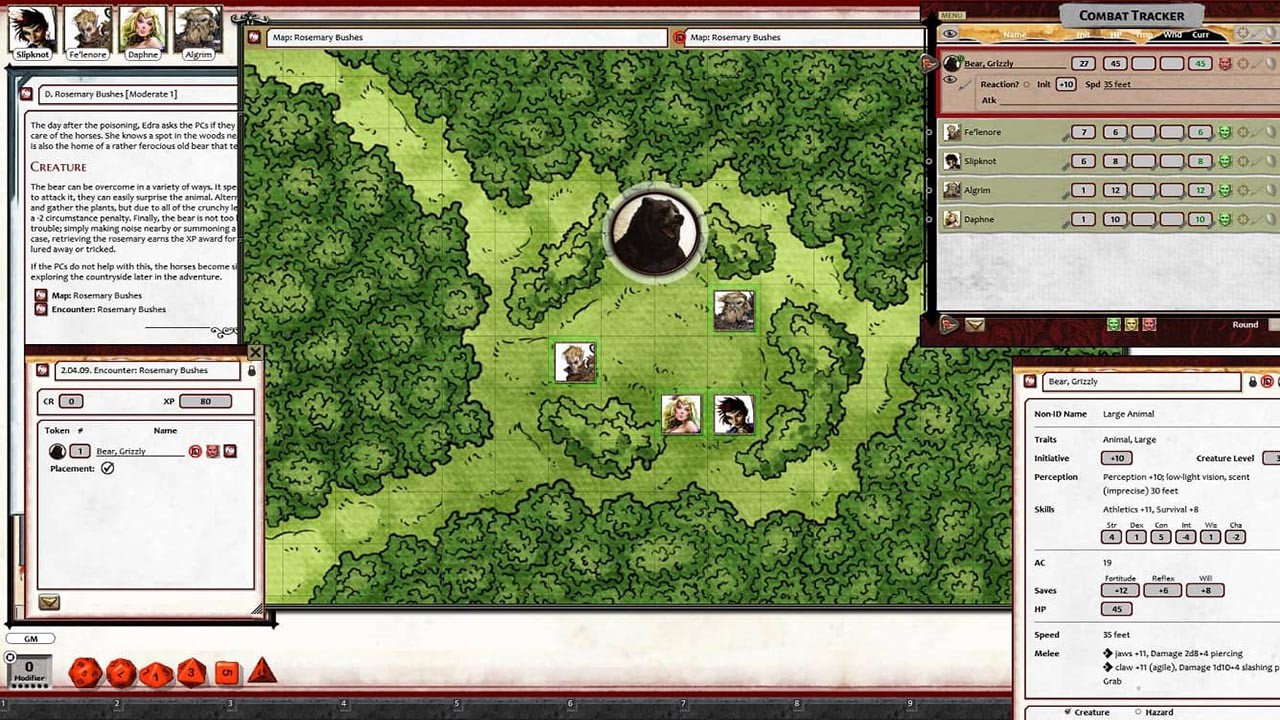Roll the d4 die in the dice tray
This screenshot has height=720, width=1280.
tap(262, 675)
